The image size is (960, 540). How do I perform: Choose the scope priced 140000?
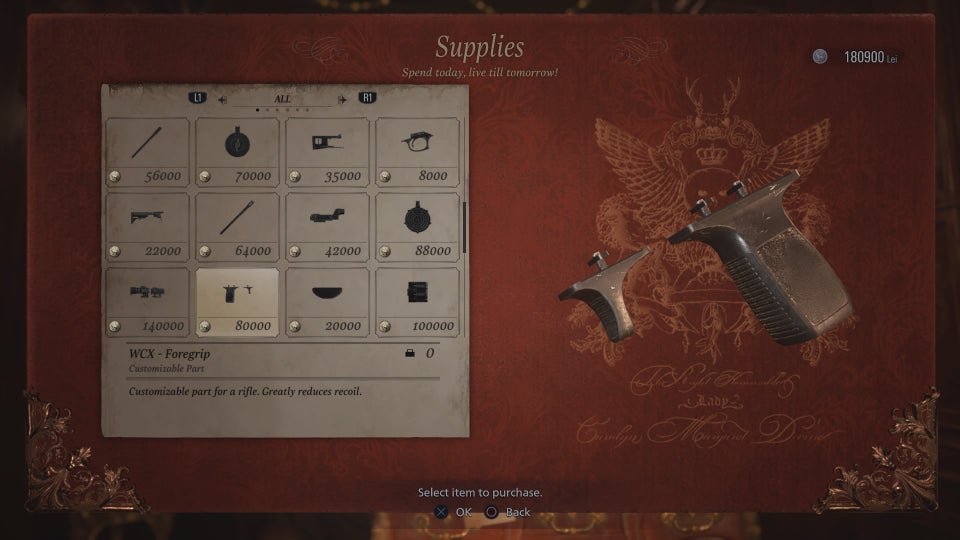147,301
